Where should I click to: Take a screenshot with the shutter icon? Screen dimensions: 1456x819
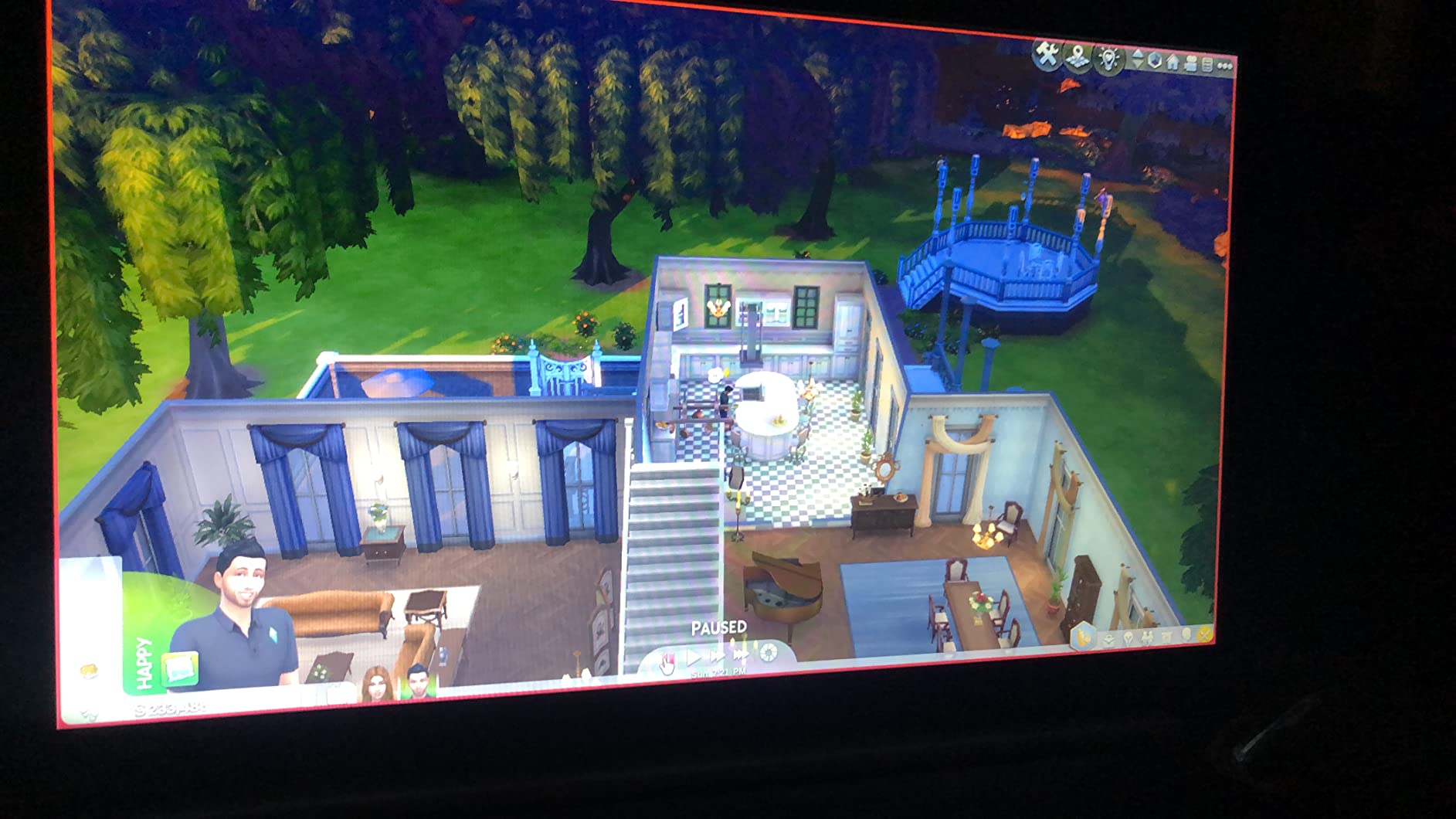click(769, 654)
